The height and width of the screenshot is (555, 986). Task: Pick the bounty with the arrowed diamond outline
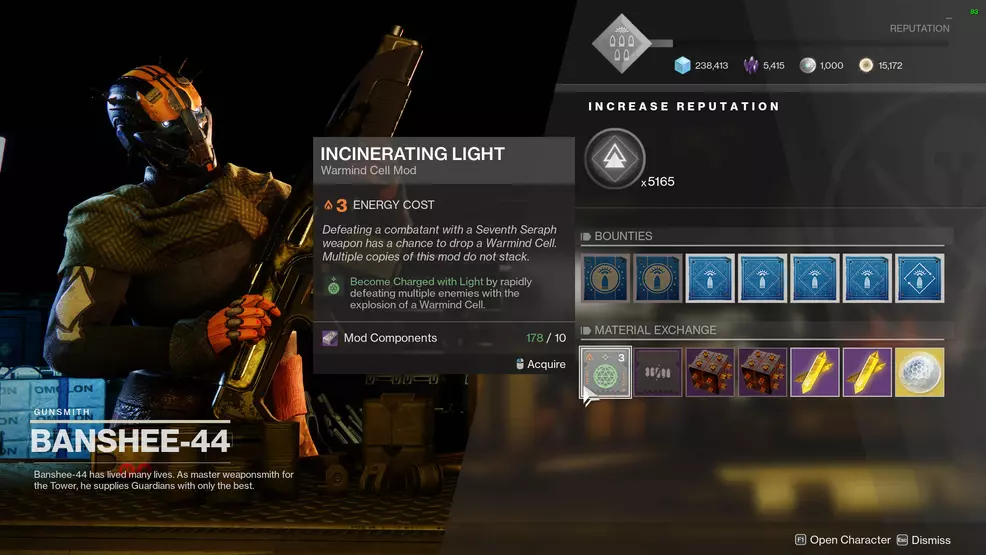pos(919,278)
